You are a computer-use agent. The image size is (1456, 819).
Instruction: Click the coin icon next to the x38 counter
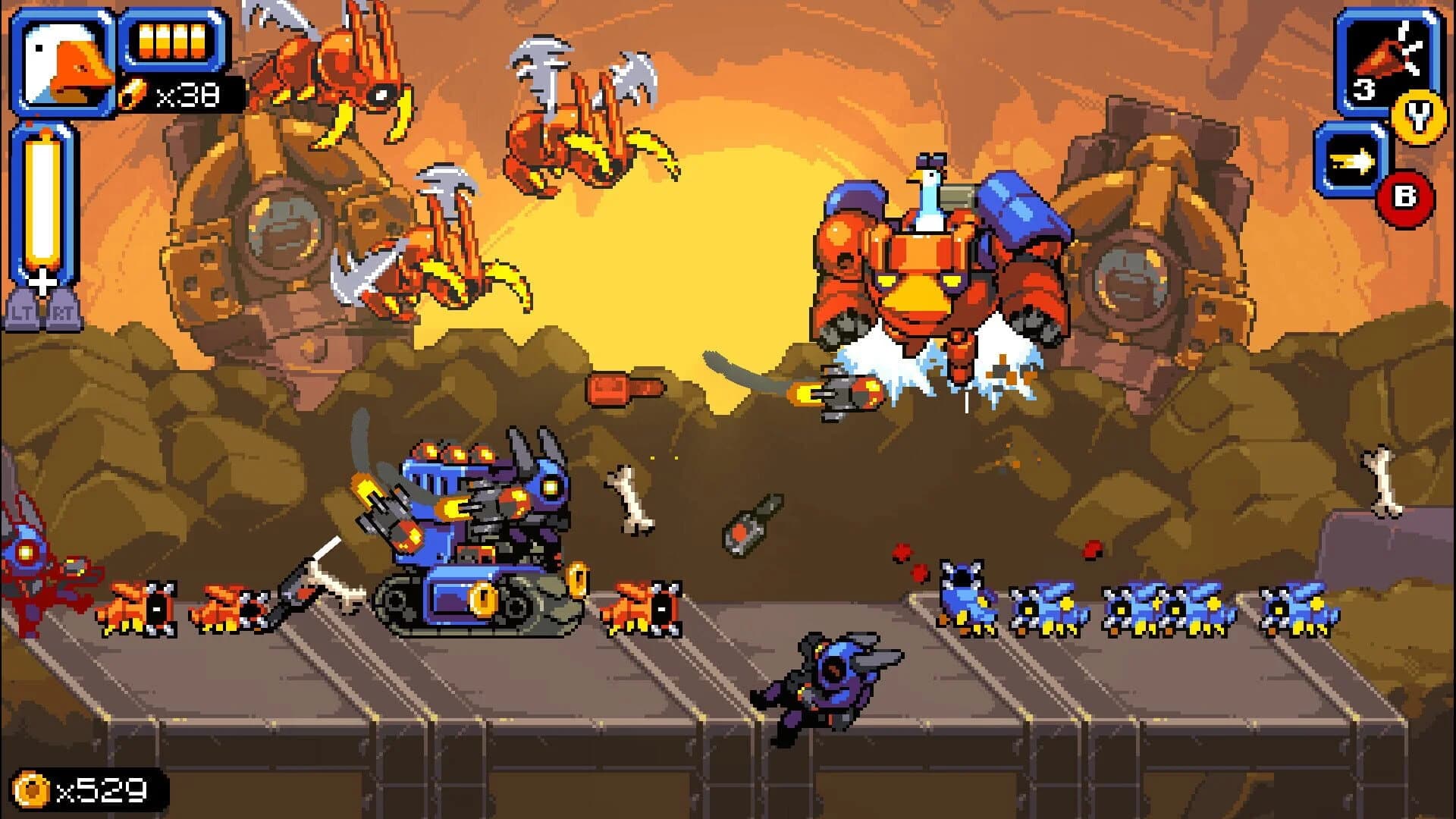pyautogui.click(x=131, y=93)
